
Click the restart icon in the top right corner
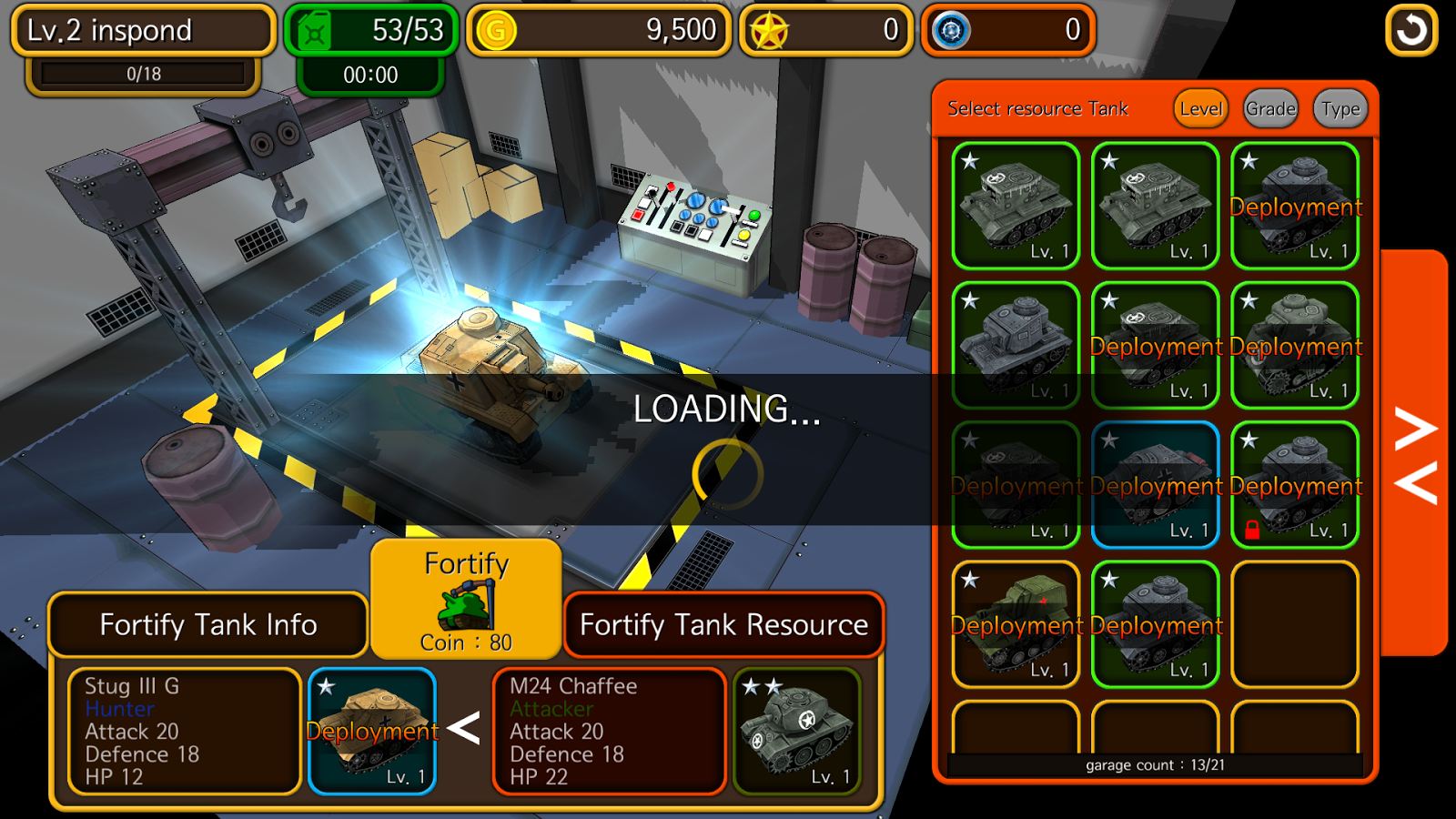click(x=1411, y=29)
